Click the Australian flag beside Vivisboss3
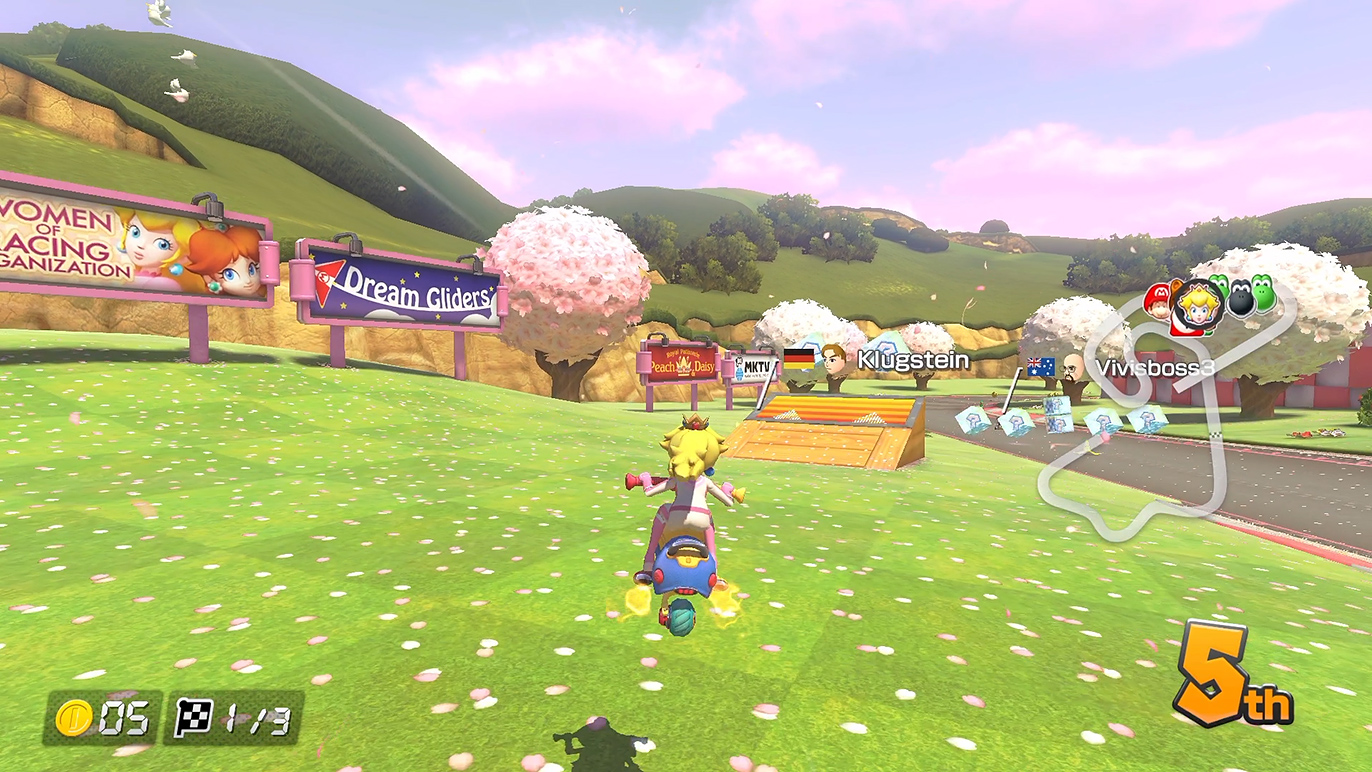This screenshot has width=1372, height=772. tap(1041, 367)
